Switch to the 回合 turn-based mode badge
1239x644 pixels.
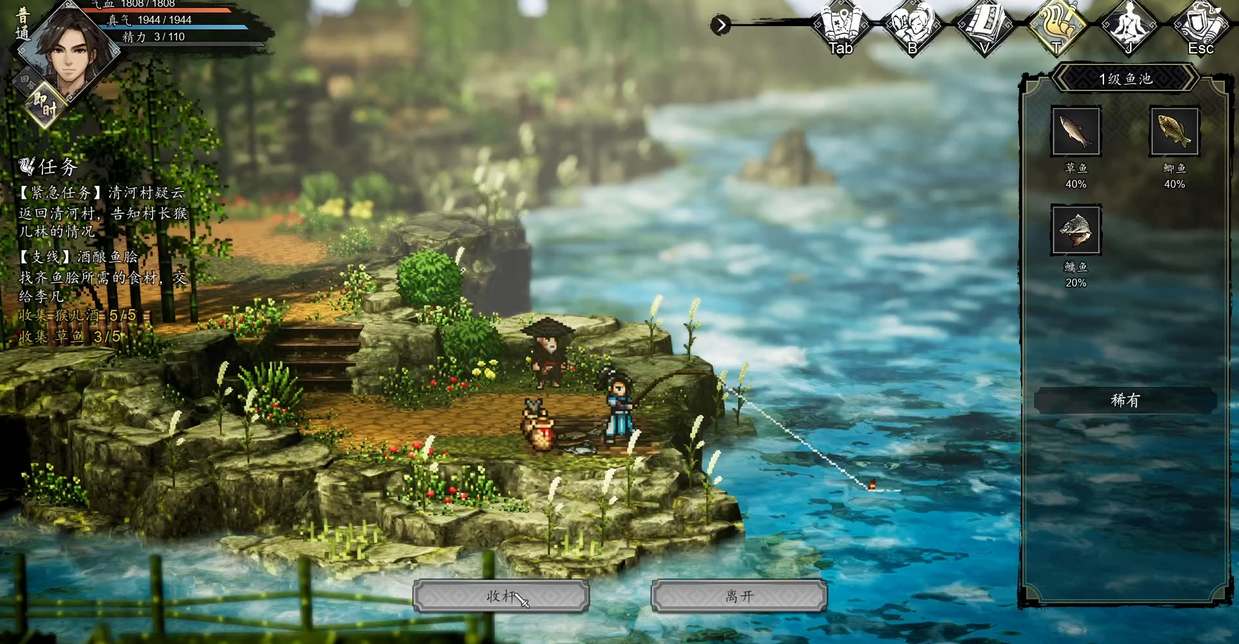coord(24,79)
